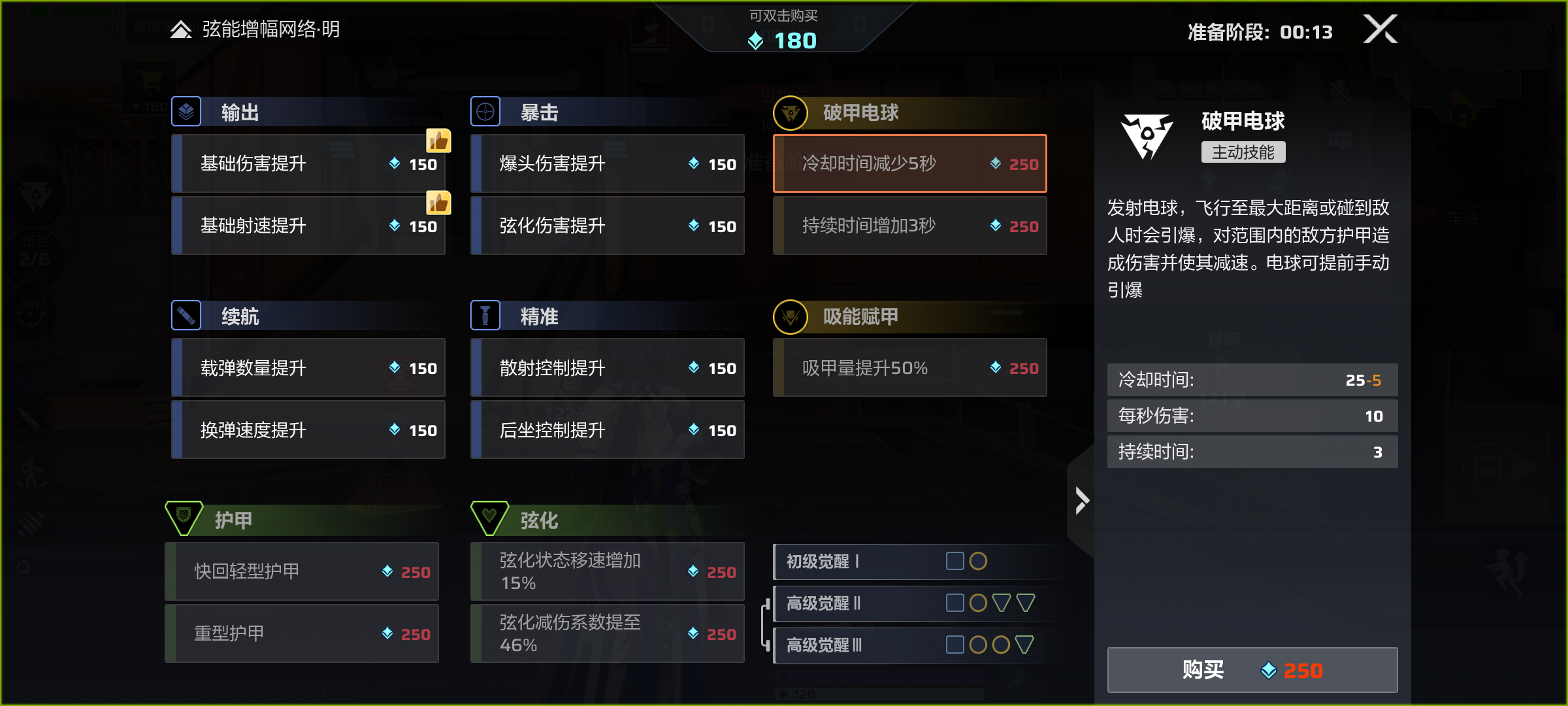Click the 冷却时间 25-5 stat bar
Image resolution: width=1568 pixels, height=706 pixels.
coord(1251,379)
